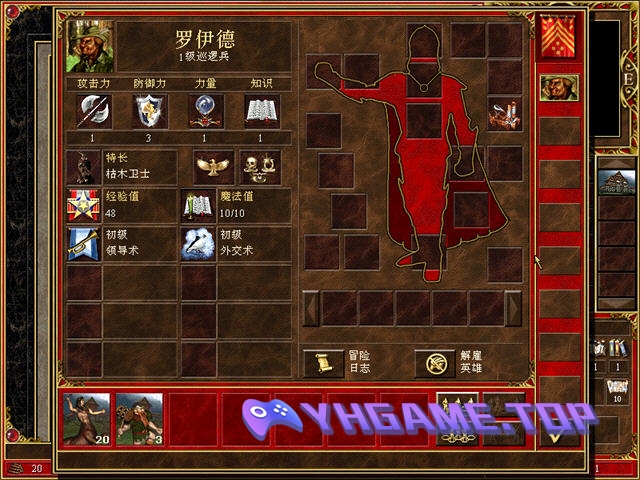Inspect the spell power (力量) orb icon
Screen dimensions: 640x480
(206, 110)
